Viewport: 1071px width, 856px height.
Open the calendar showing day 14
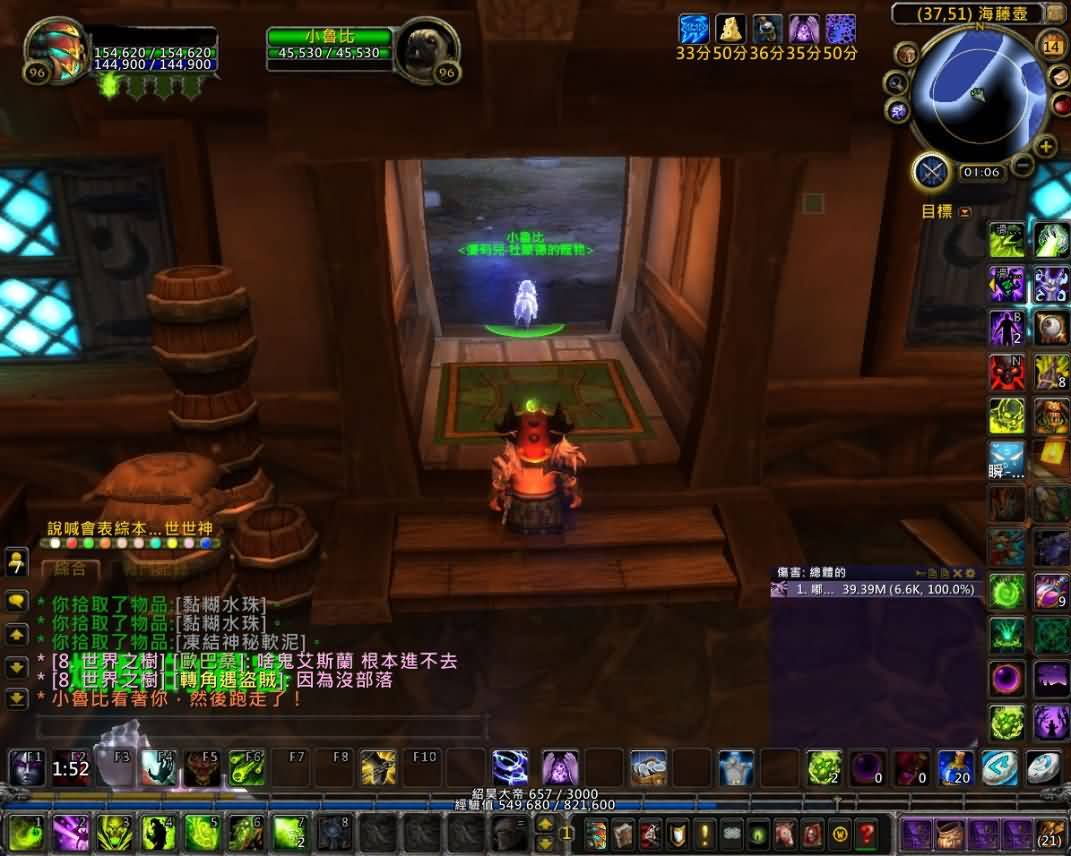point(1052,45)
